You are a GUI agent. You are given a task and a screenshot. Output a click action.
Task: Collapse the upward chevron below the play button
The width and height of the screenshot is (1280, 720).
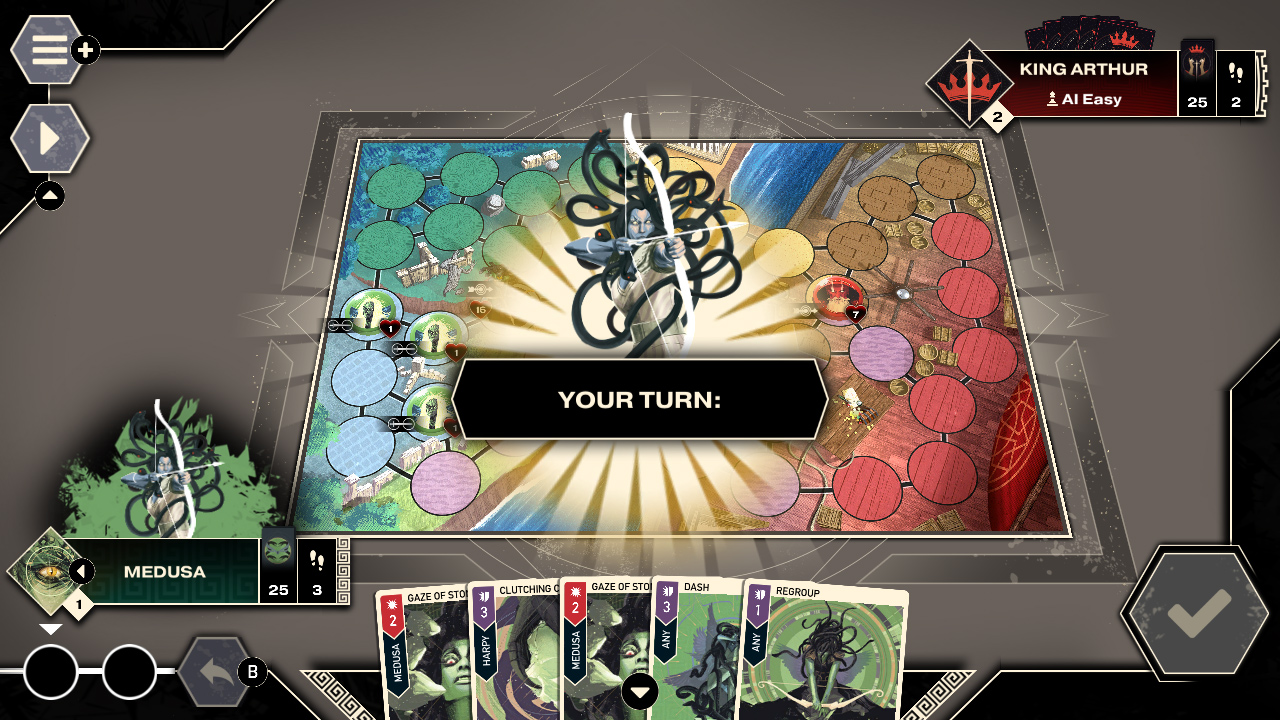click(x=50, y=196)
